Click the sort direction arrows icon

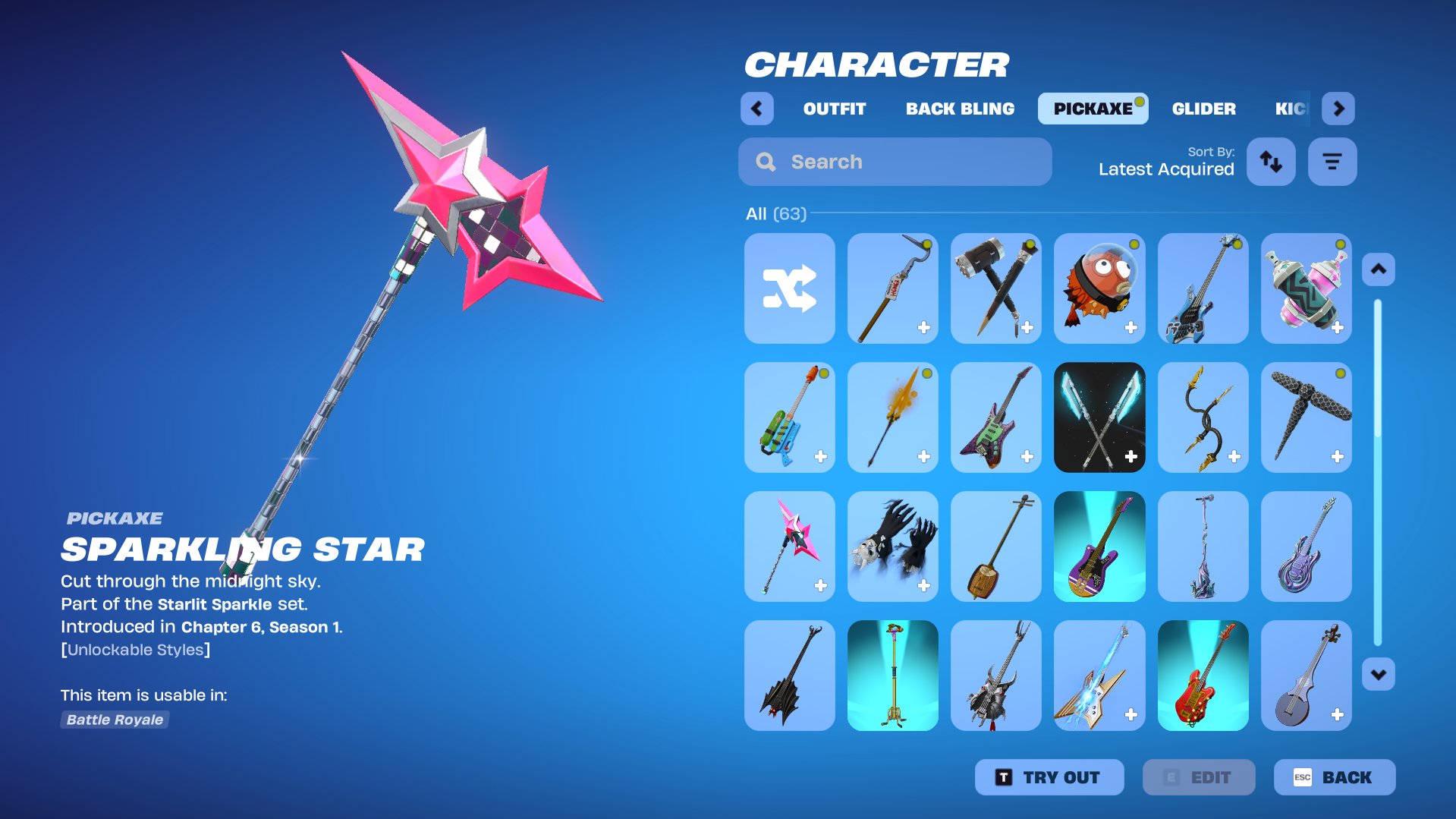1271,162
